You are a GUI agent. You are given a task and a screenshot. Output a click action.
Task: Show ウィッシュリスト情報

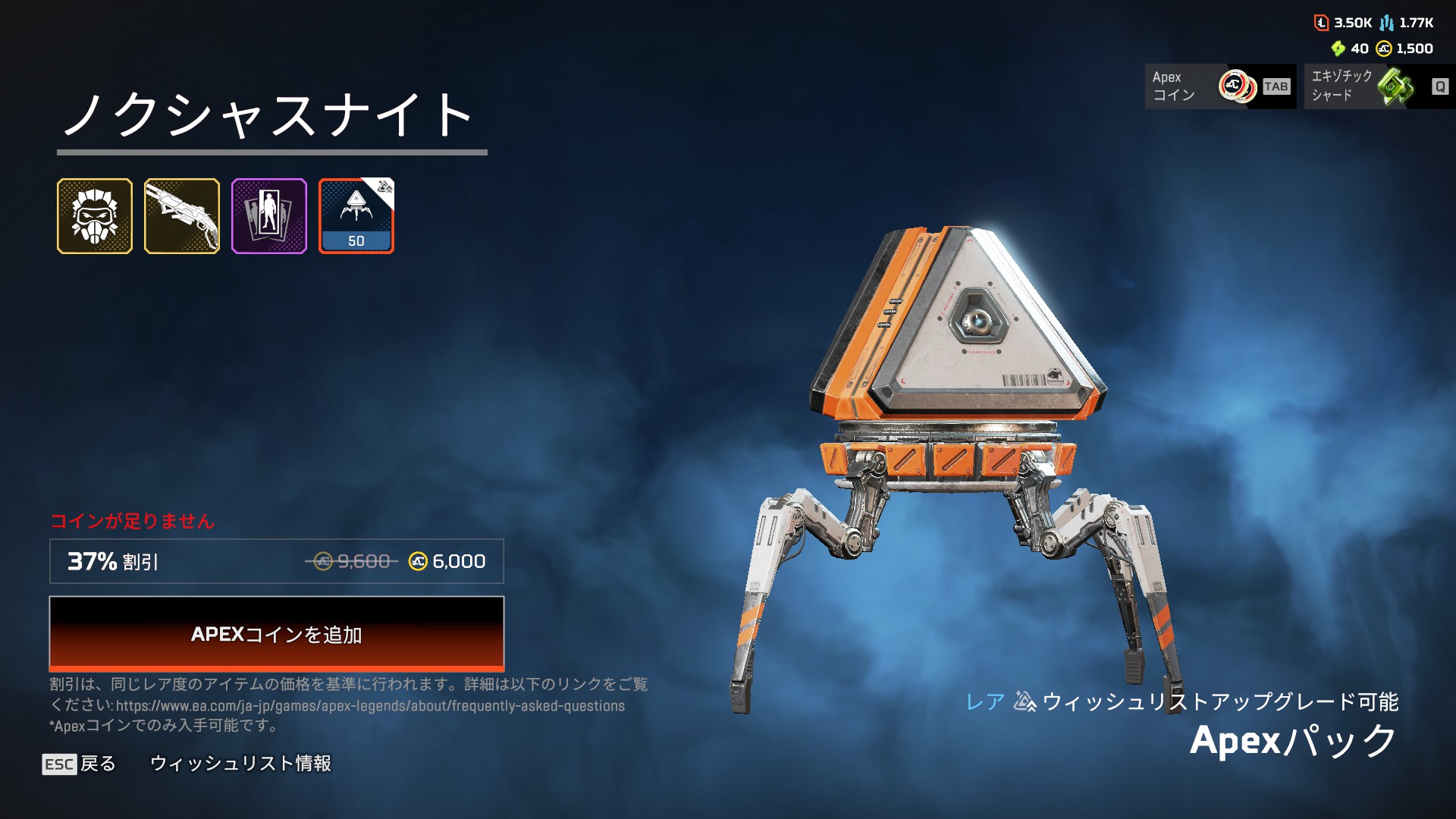[x=240, y=764]
